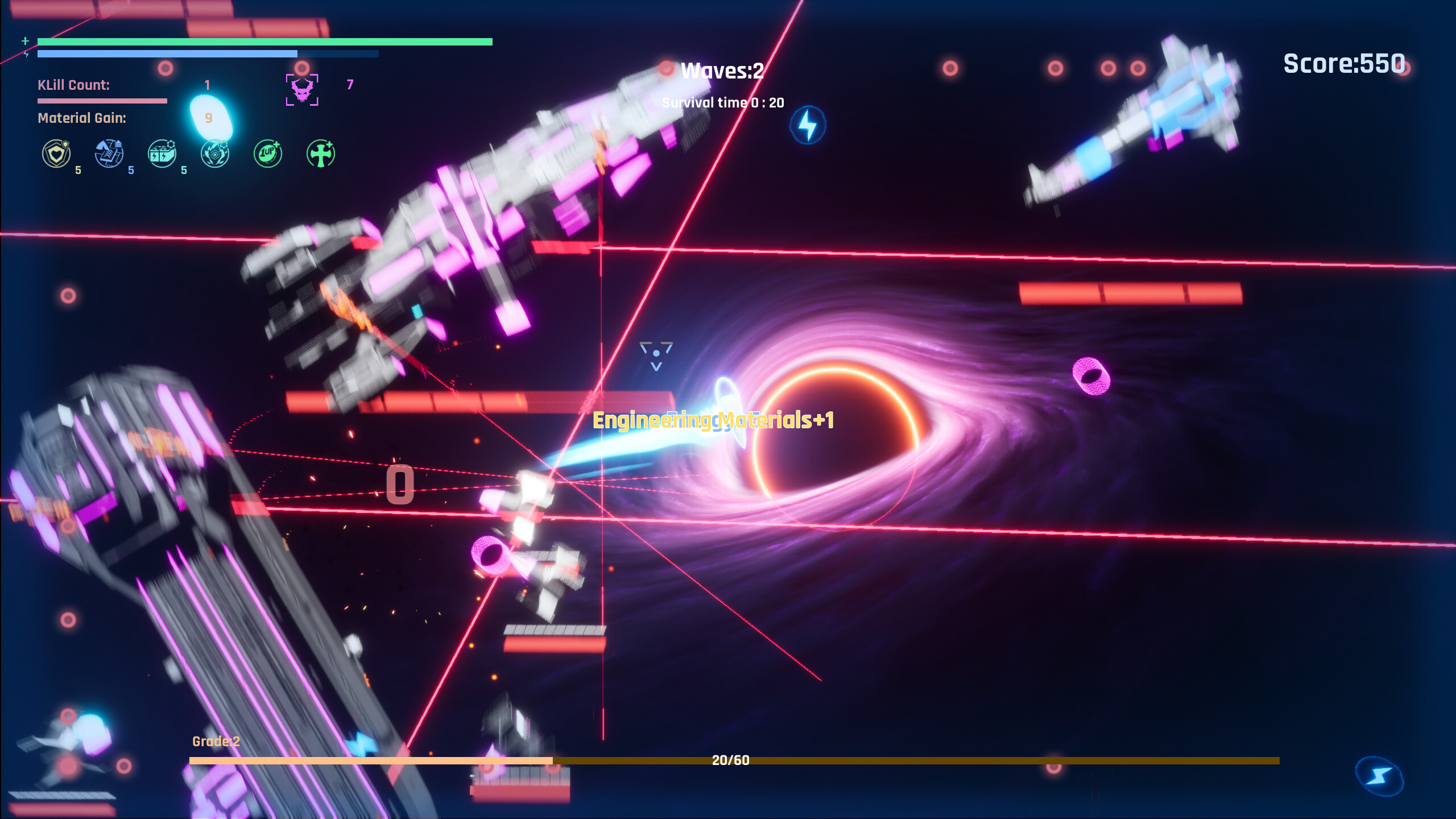Screen dimensions: 1456x819
Task: Click the Material Gain label
Action: click(81, 119)
